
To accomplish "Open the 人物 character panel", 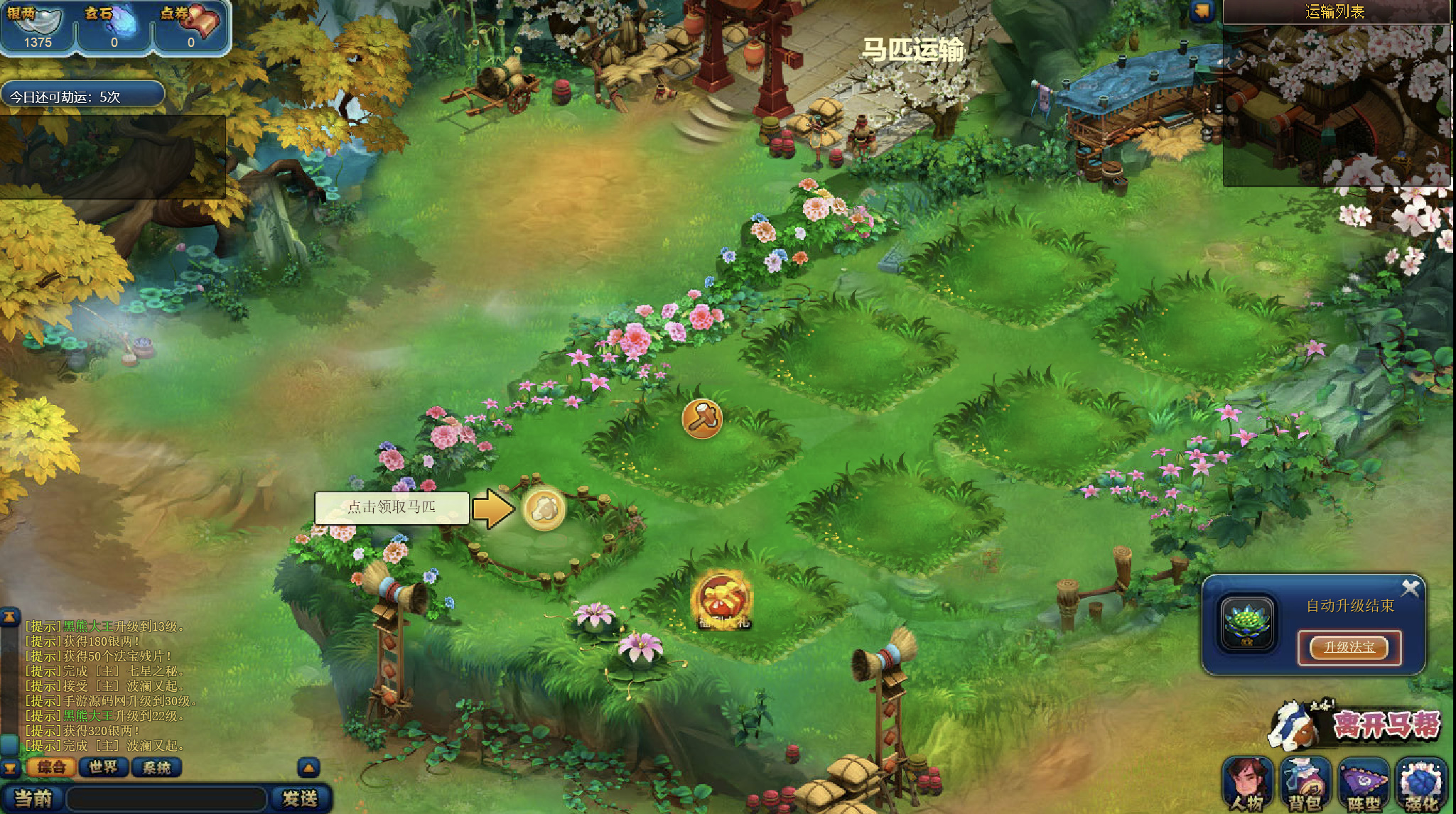I will pyautogui.click(x=1248, y=784).
